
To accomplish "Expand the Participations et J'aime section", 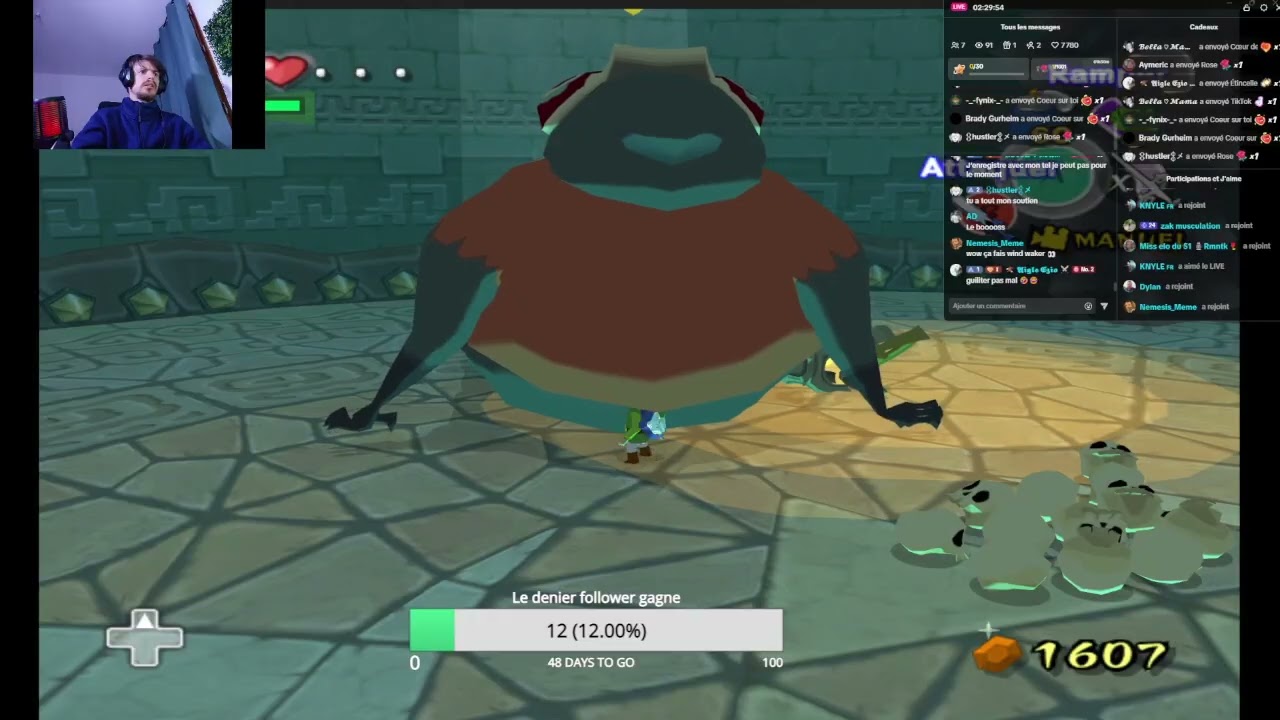I will point(1203,178).
